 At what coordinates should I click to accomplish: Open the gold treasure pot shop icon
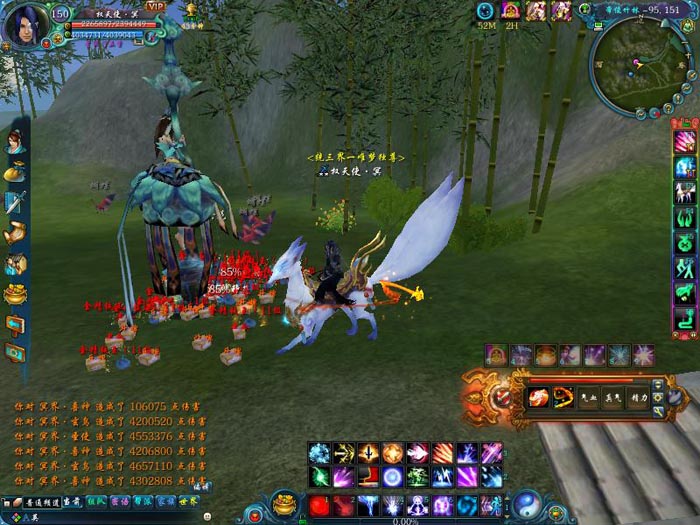coord(15,295)
